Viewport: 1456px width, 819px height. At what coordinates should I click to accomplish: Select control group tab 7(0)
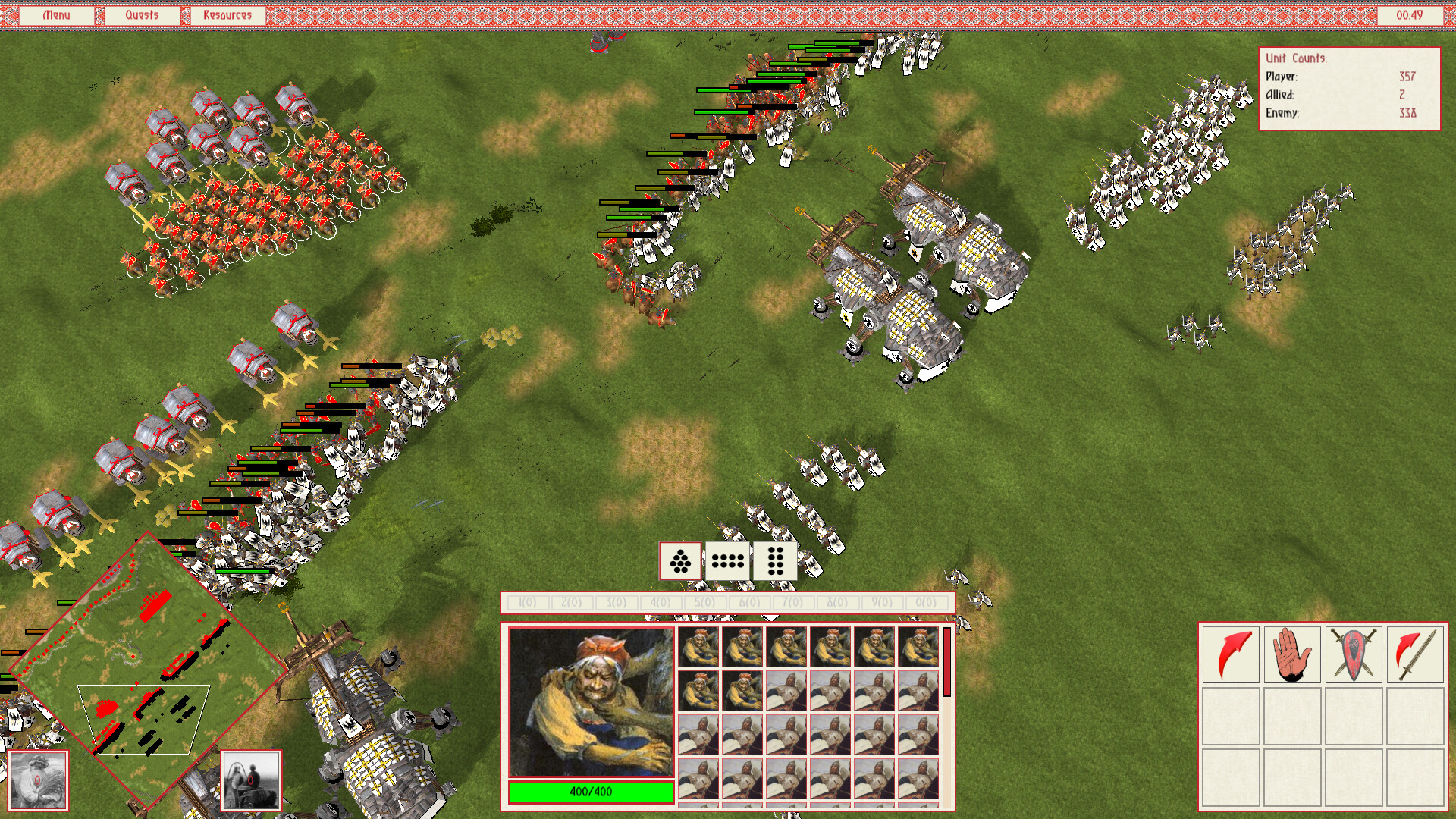[793, 602]
